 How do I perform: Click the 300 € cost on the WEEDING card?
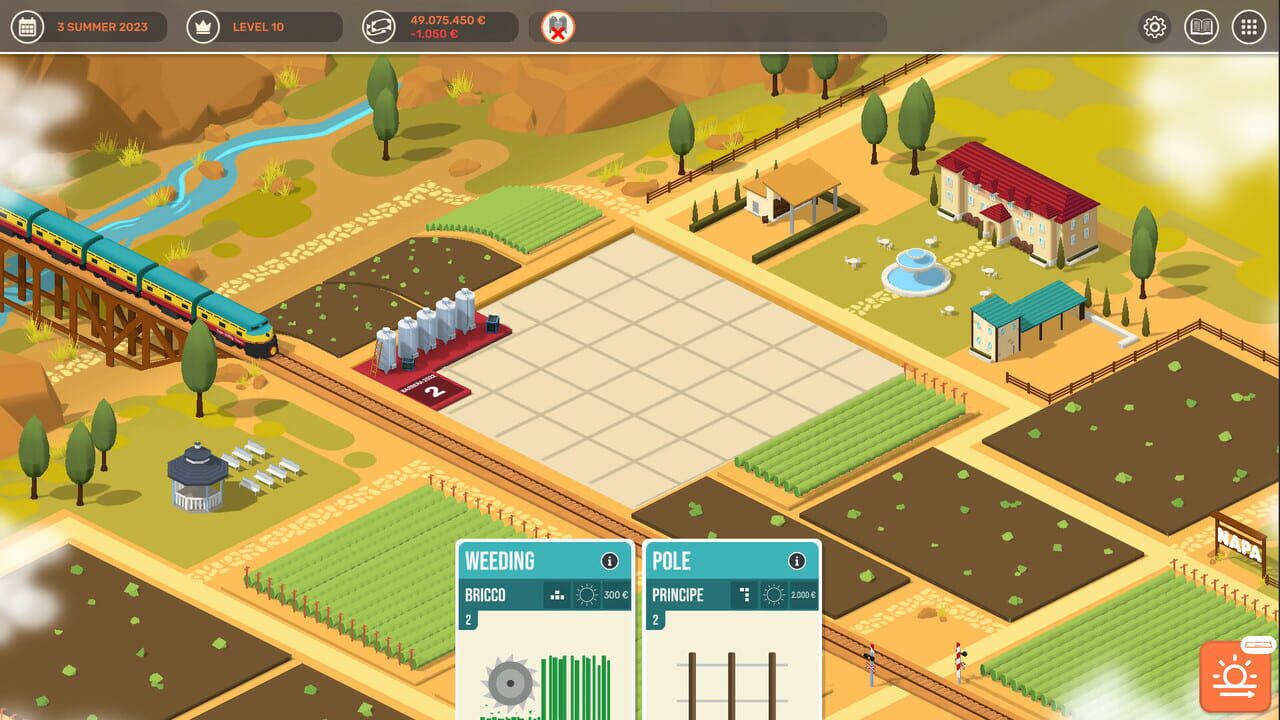[618, 594]
